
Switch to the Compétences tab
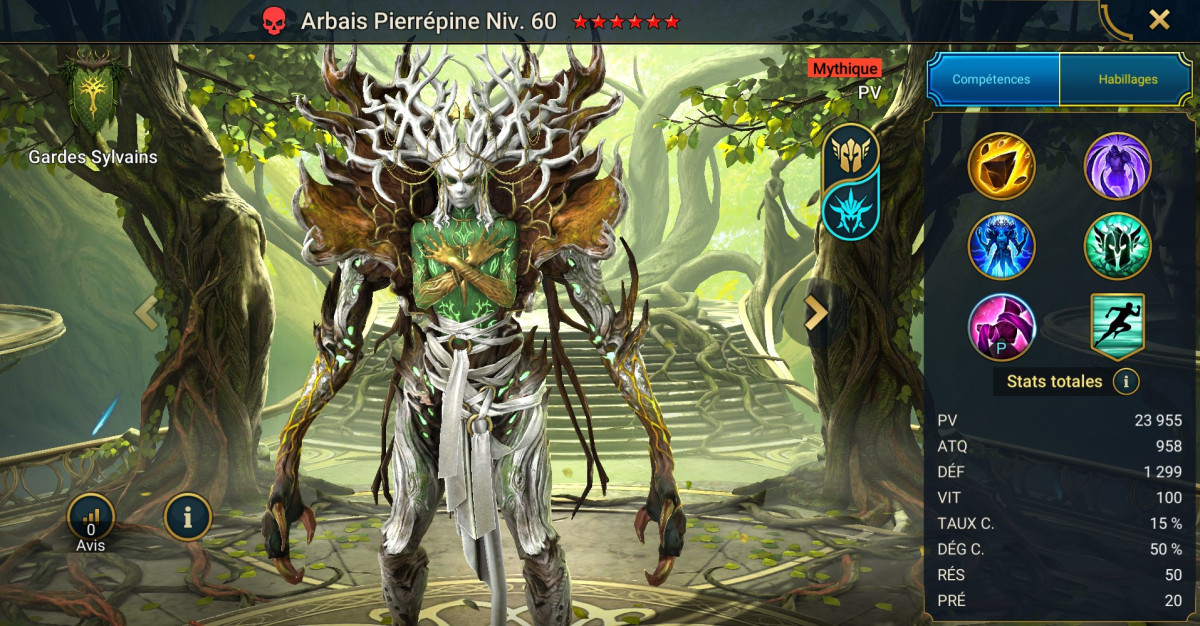[993, 79]
